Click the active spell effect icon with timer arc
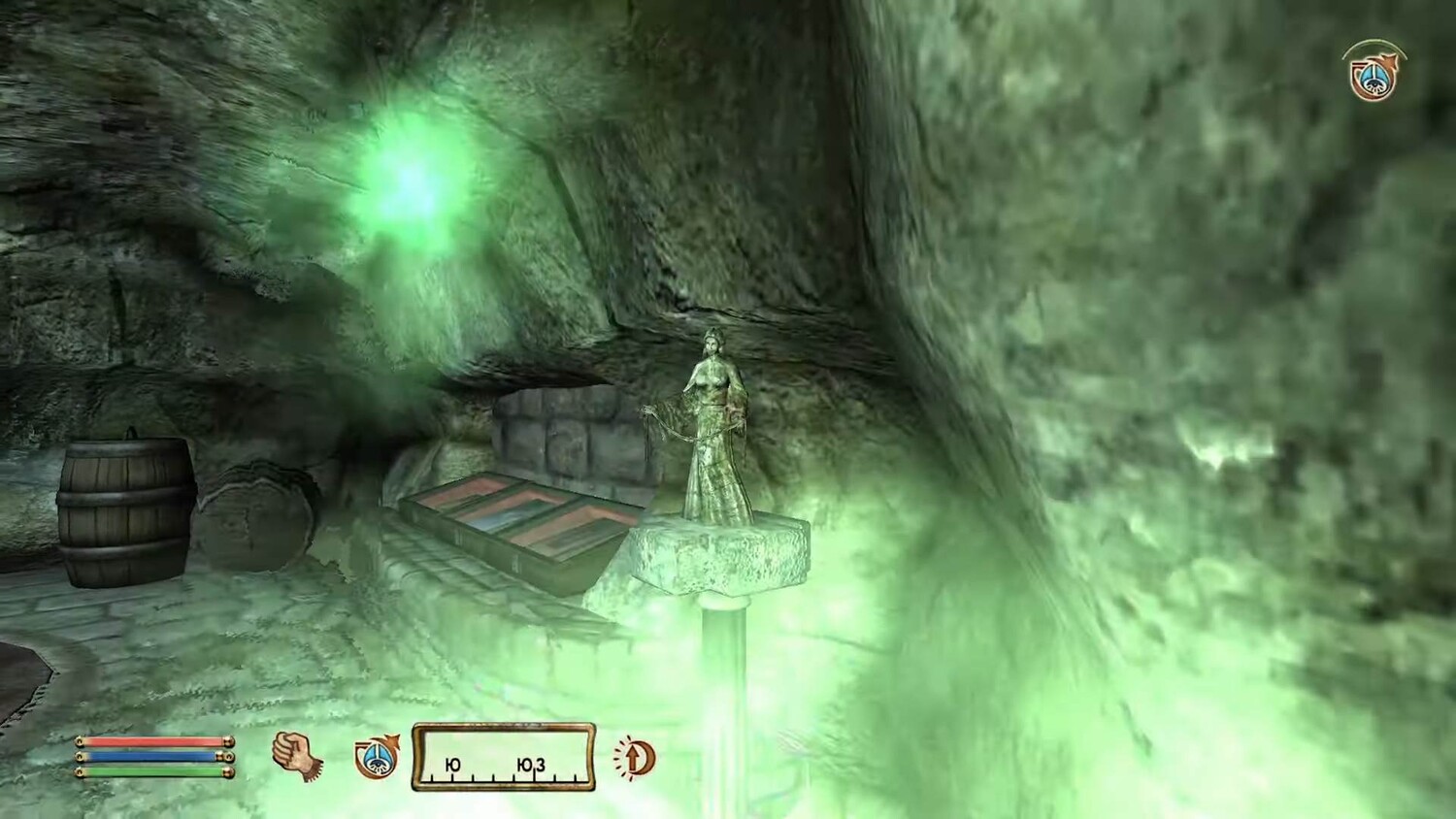The width and height of the screenshot is (1456, 819). (x=1373, y=72)
